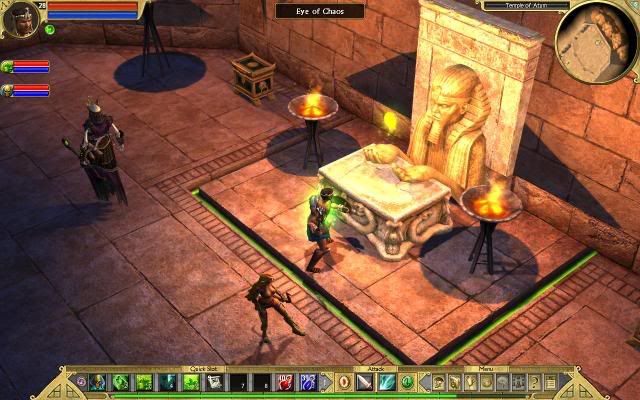
Task: Click the red ring attack slot
Action: pos(342,381)
